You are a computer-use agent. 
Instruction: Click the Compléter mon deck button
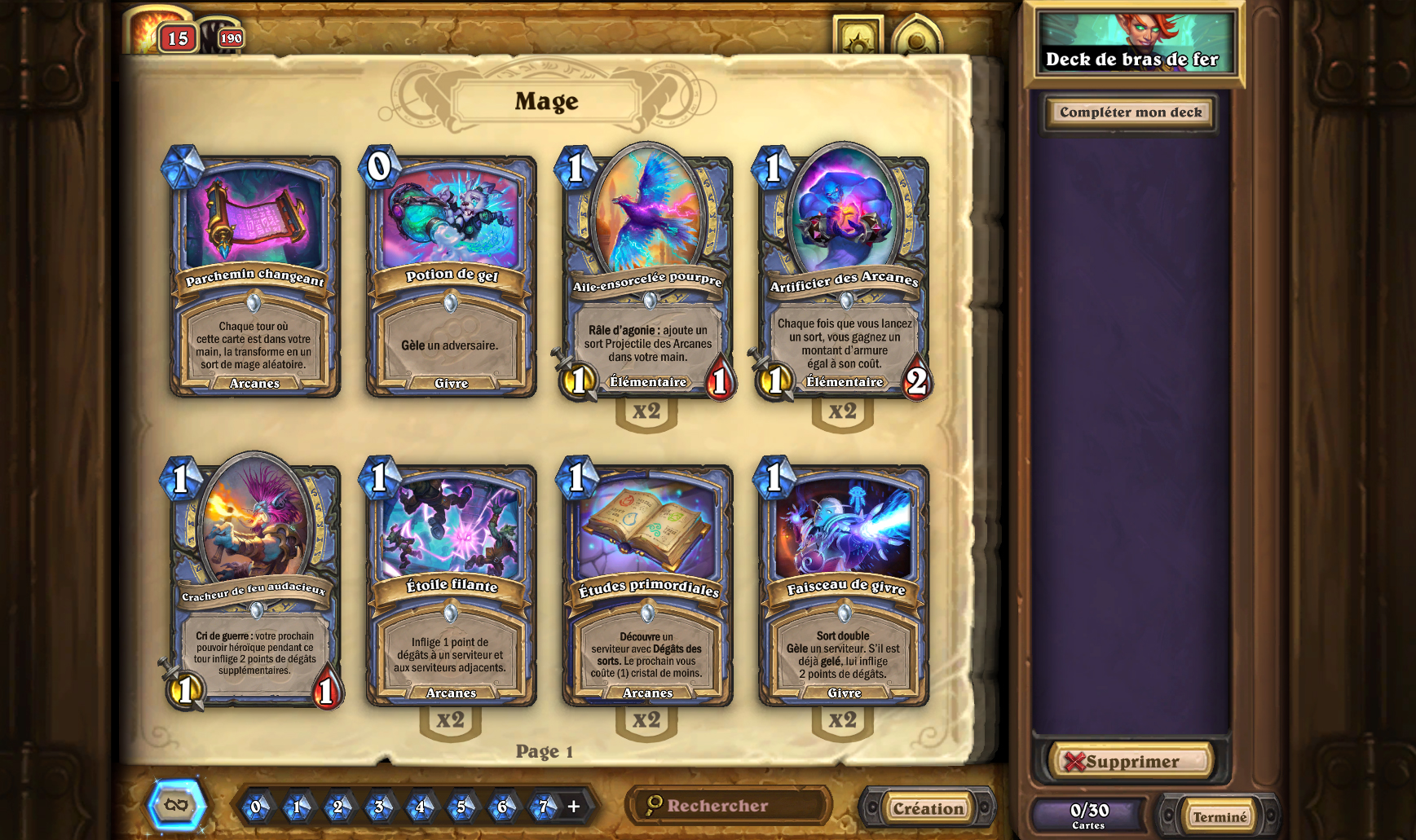click(1131, 112)
